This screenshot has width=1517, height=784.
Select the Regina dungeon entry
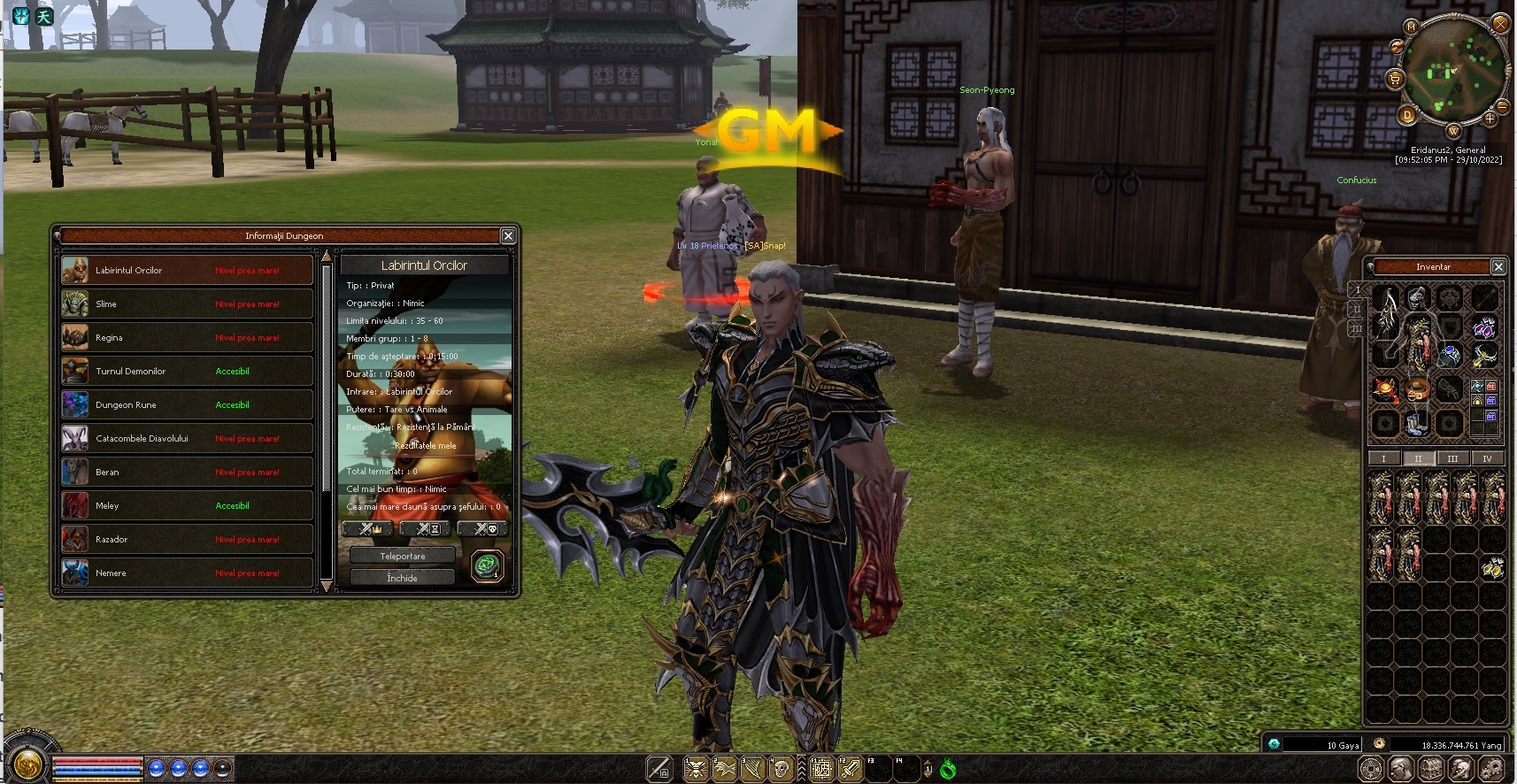[187, 338]
